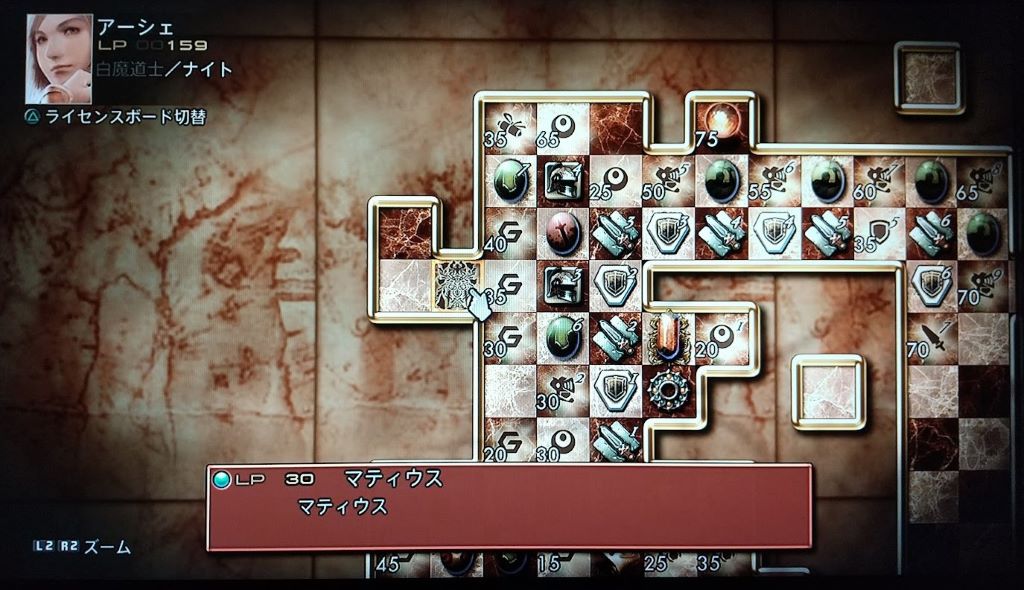Pick the glowing orange orb tile costing 75

pos(721,124)
